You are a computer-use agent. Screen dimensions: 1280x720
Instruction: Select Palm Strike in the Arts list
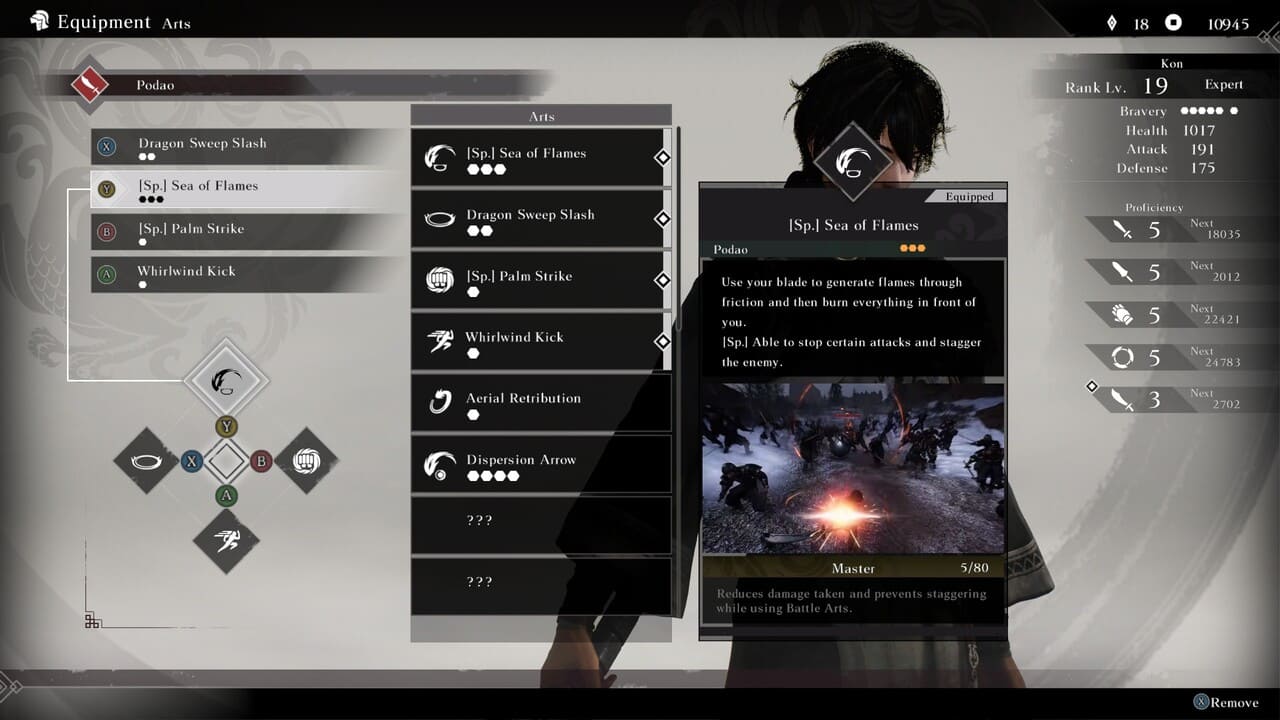540,281
